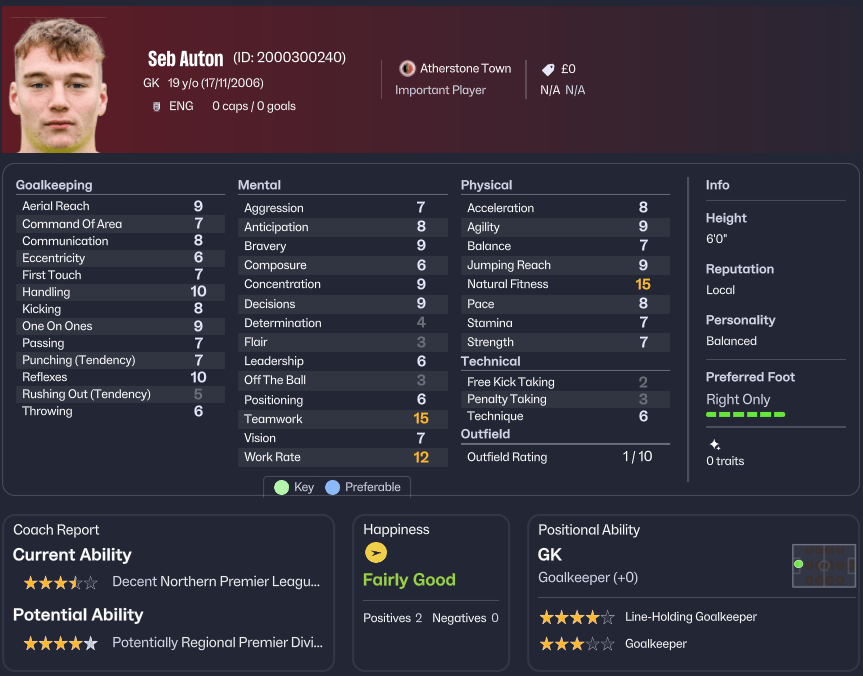The width and height of the screenshot is (863, 676).
Task: Select the Line-Holding Goalkeeper role
Action: click(690, 617)
